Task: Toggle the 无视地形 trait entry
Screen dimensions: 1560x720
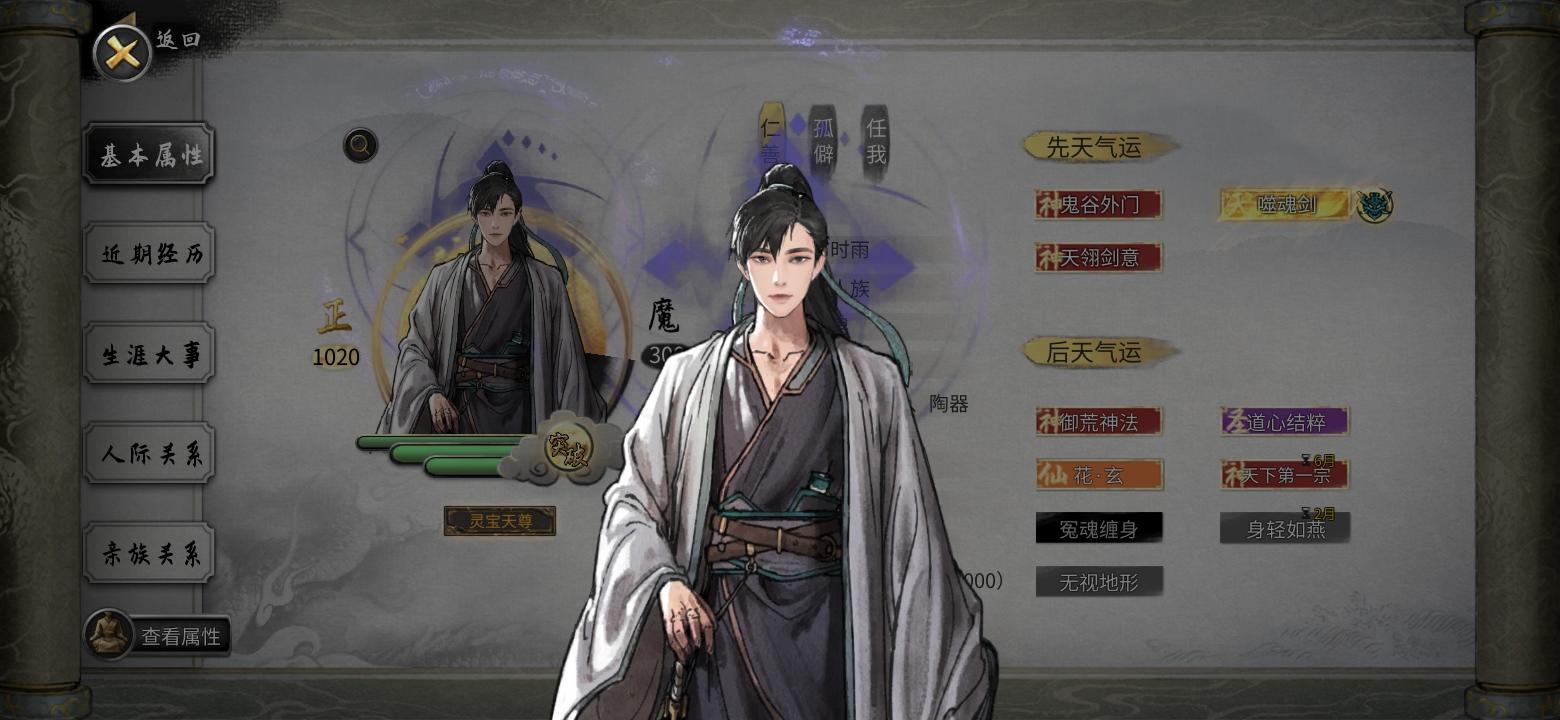Action: click(x=1100, y=582)
